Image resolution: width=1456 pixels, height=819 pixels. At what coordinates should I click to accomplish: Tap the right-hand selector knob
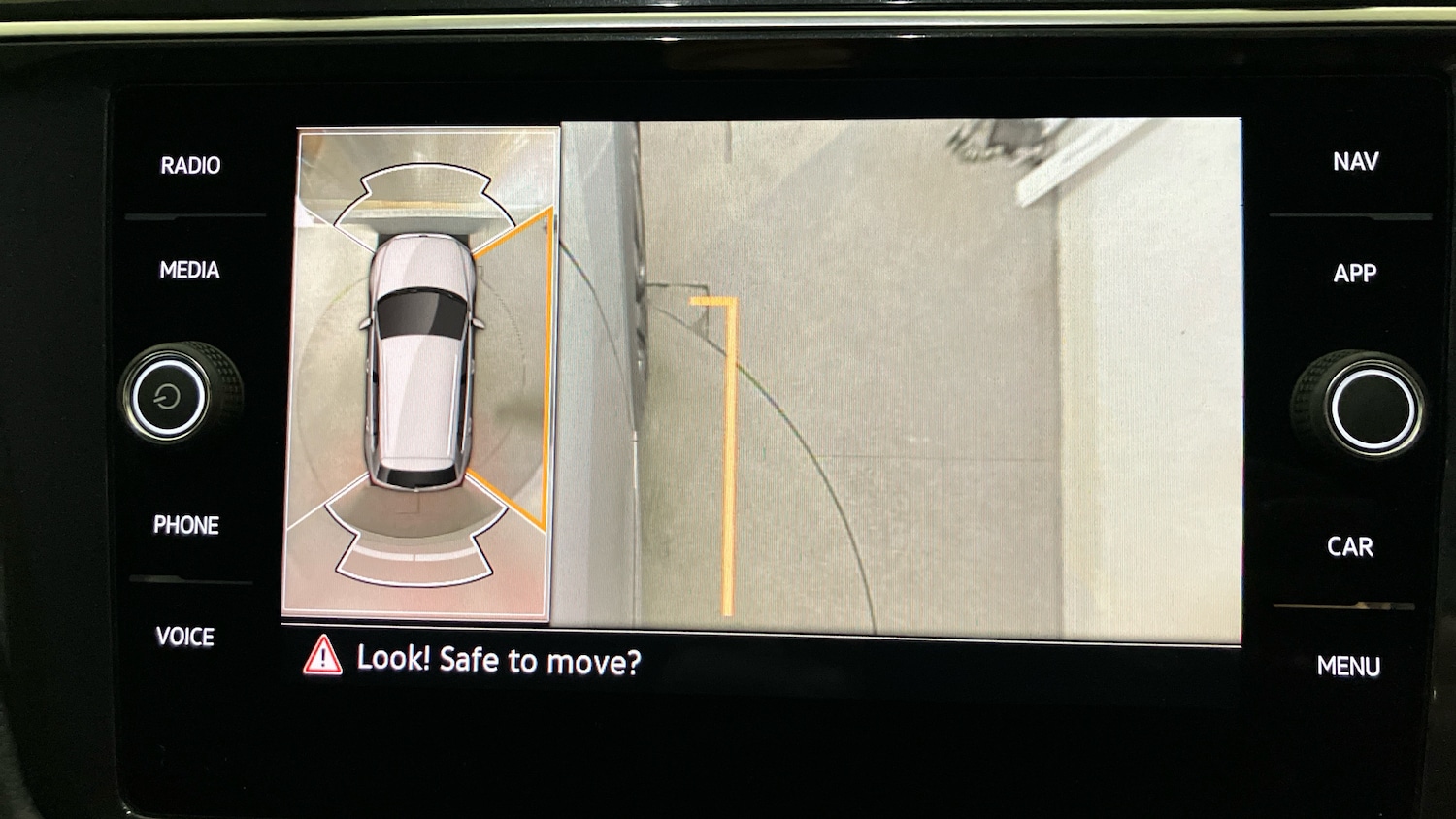point(1371,407)
